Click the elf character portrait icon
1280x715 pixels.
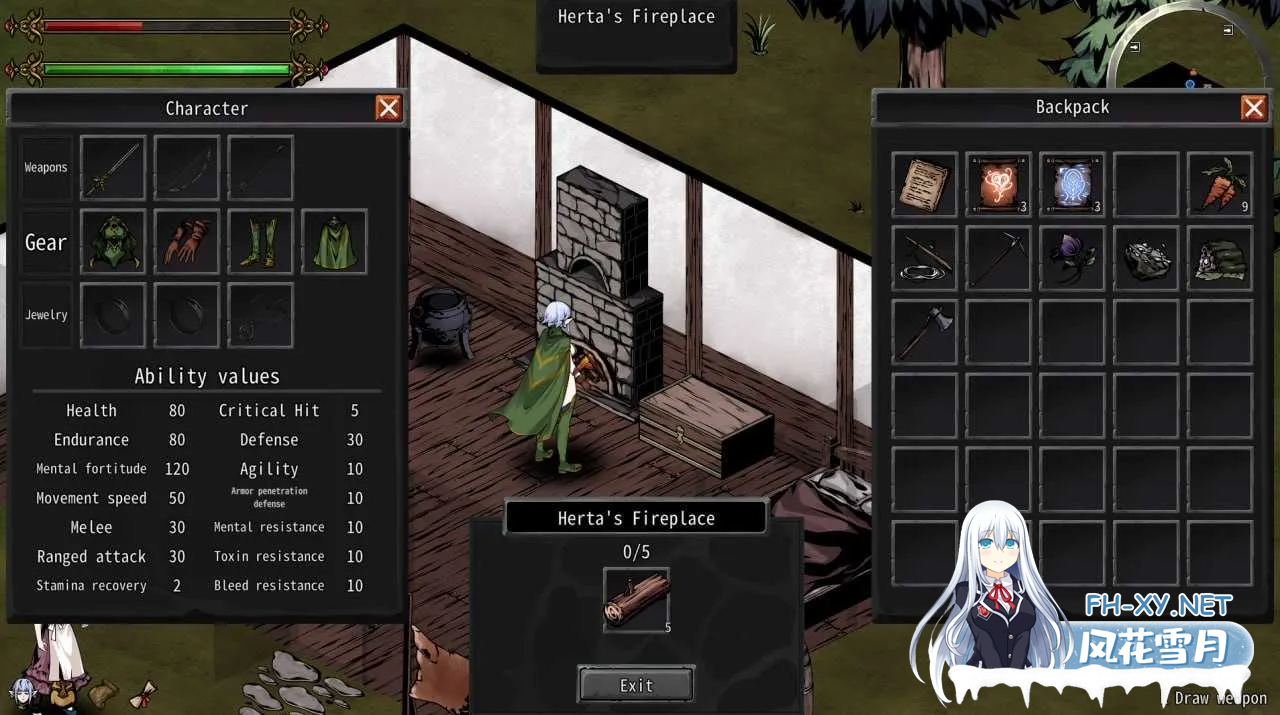22,691
